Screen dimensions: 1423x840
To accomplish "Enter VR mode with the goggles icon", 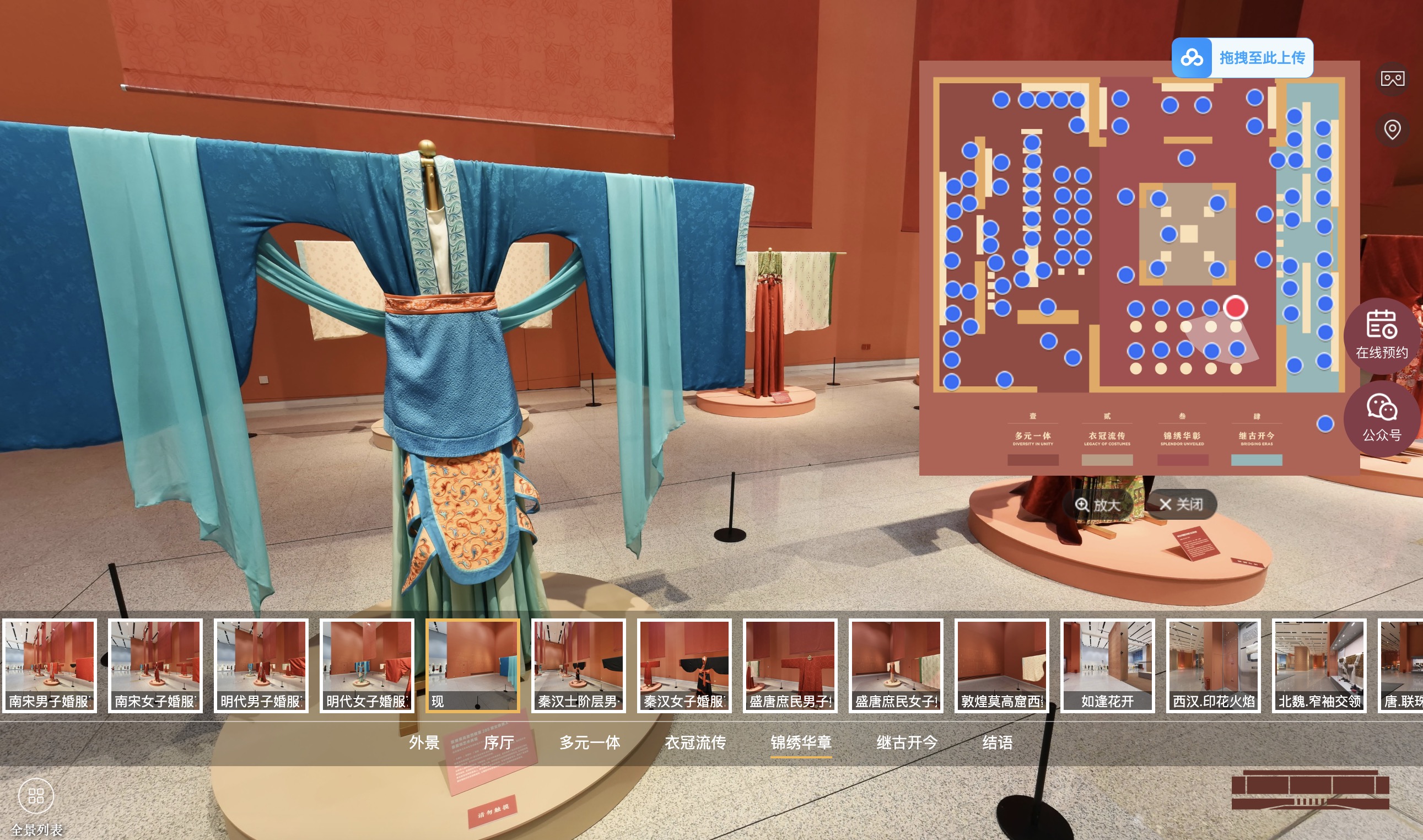I will (x=1393, y=79).
